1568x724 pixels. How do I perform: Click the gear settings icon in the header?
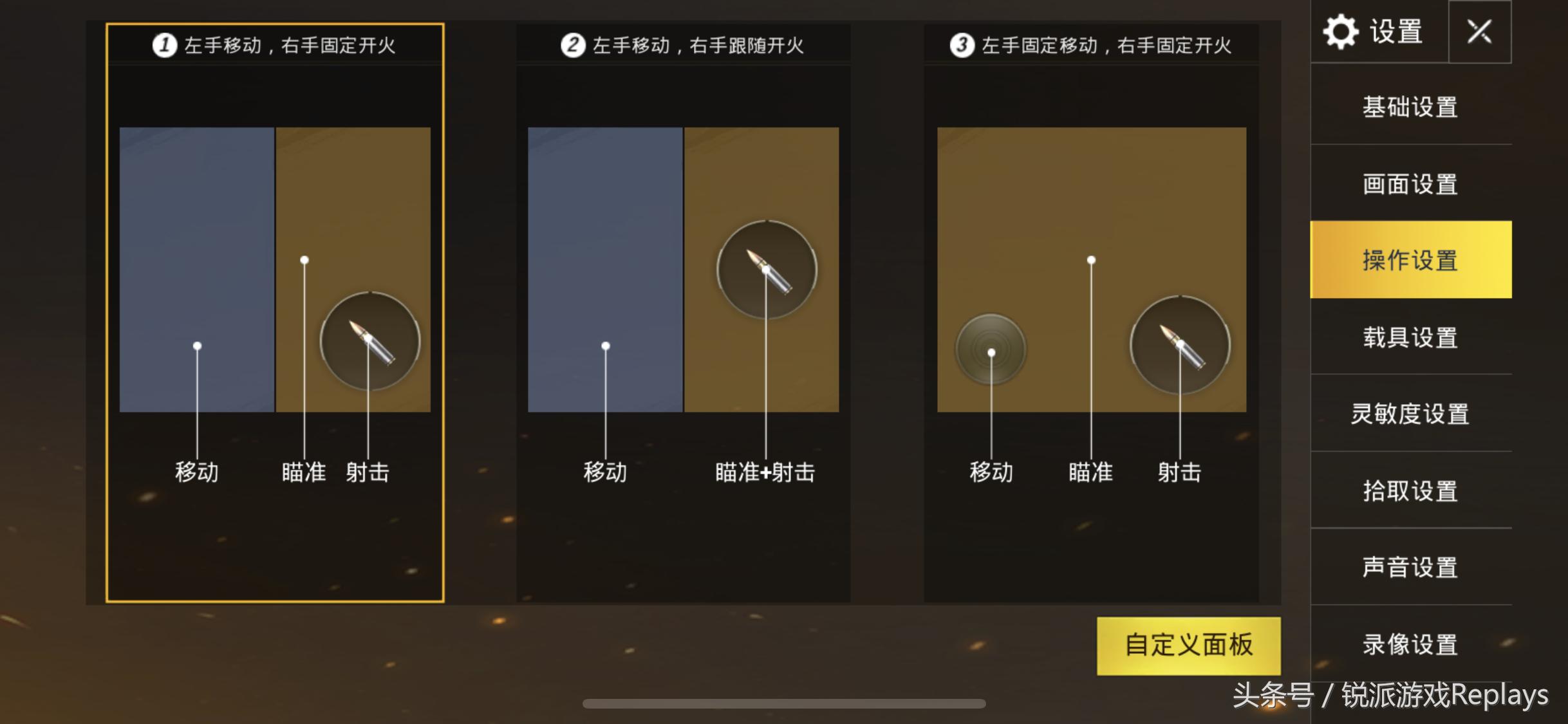point(1342,31)
